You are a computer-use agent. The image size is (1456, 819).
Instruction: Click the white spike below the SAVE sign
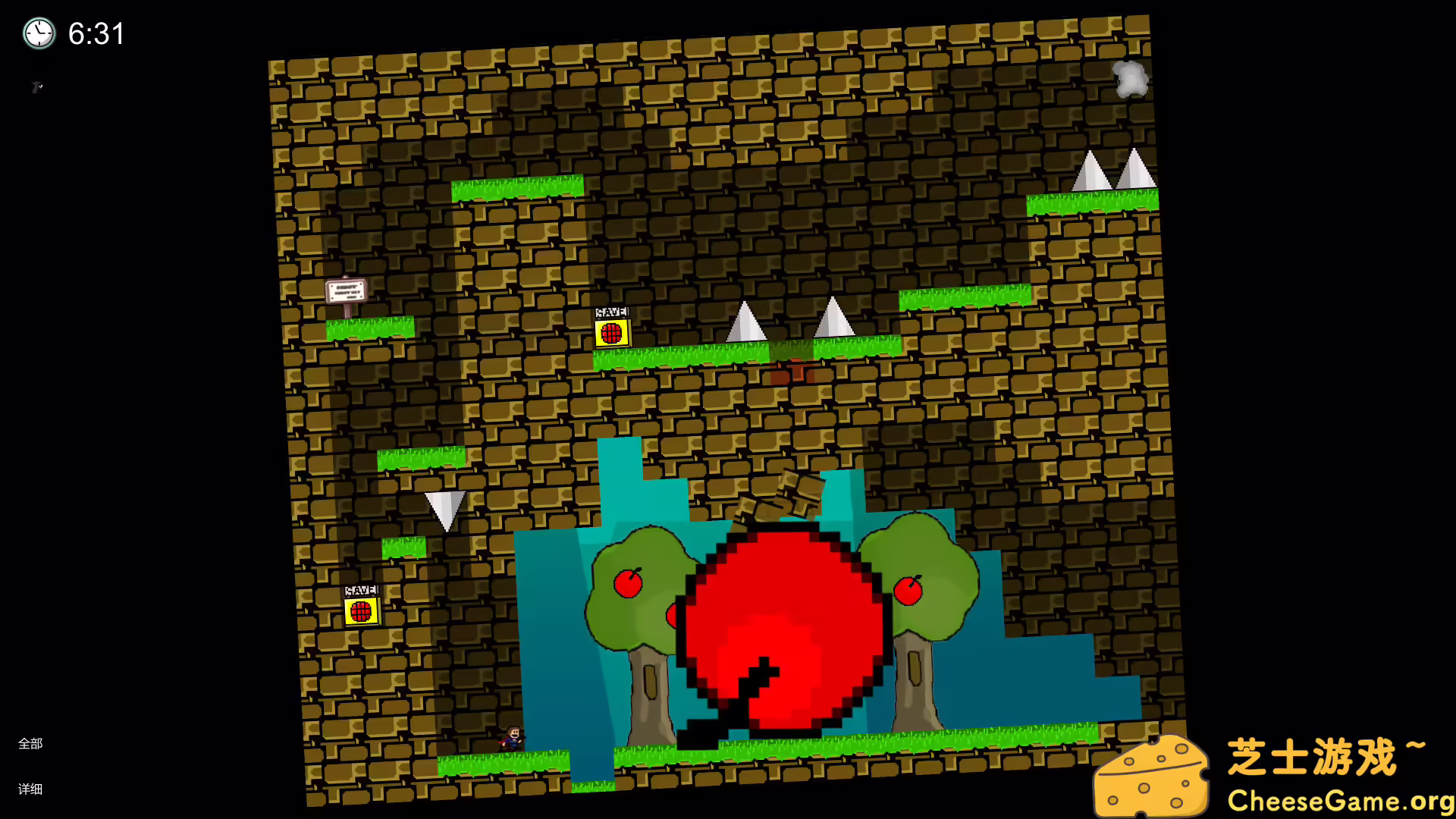(x=447, y=503)
